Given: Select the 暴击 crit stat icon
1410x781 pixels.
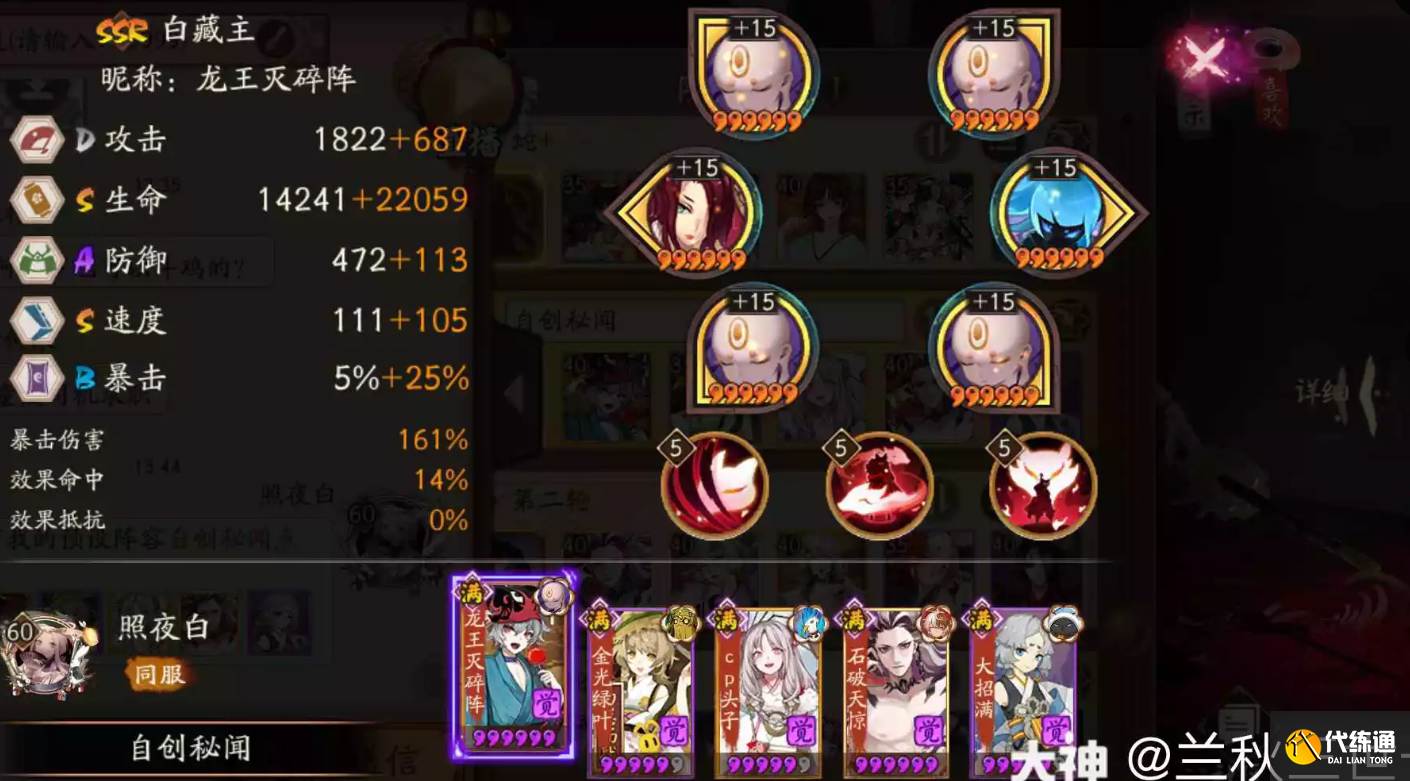Looking at the screenshot, I should pyautogui.click(x=37, y=380).
